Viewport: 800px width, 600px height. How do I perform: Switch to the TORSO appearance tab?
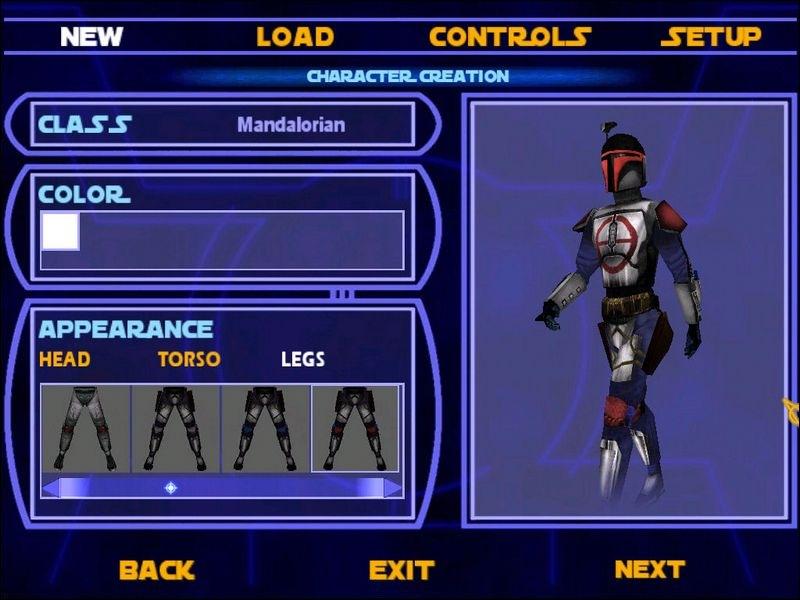pyautogui.click(x=189, y=359)
